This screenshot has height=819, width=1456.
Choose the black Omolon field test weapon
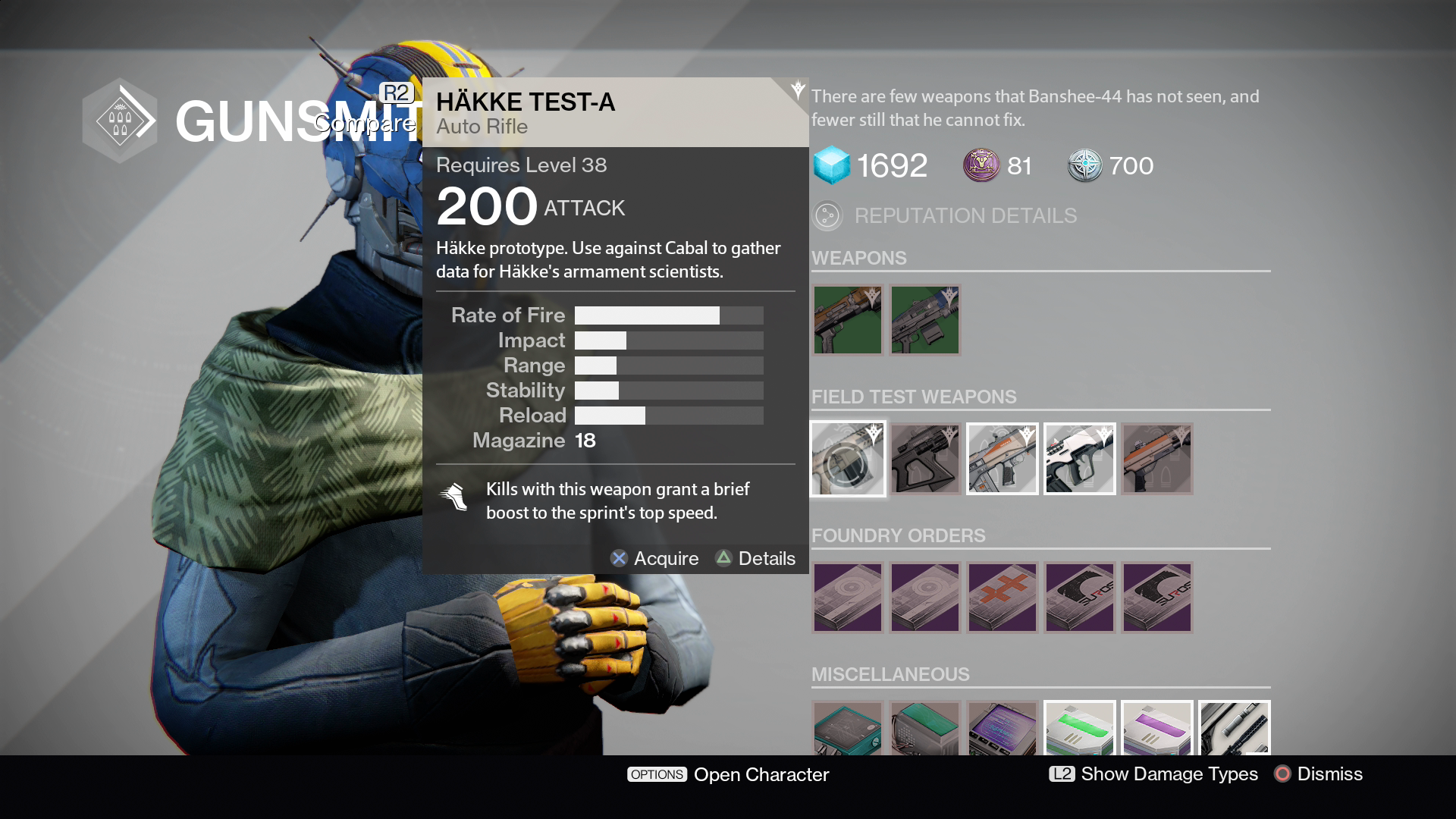[925, 459]
